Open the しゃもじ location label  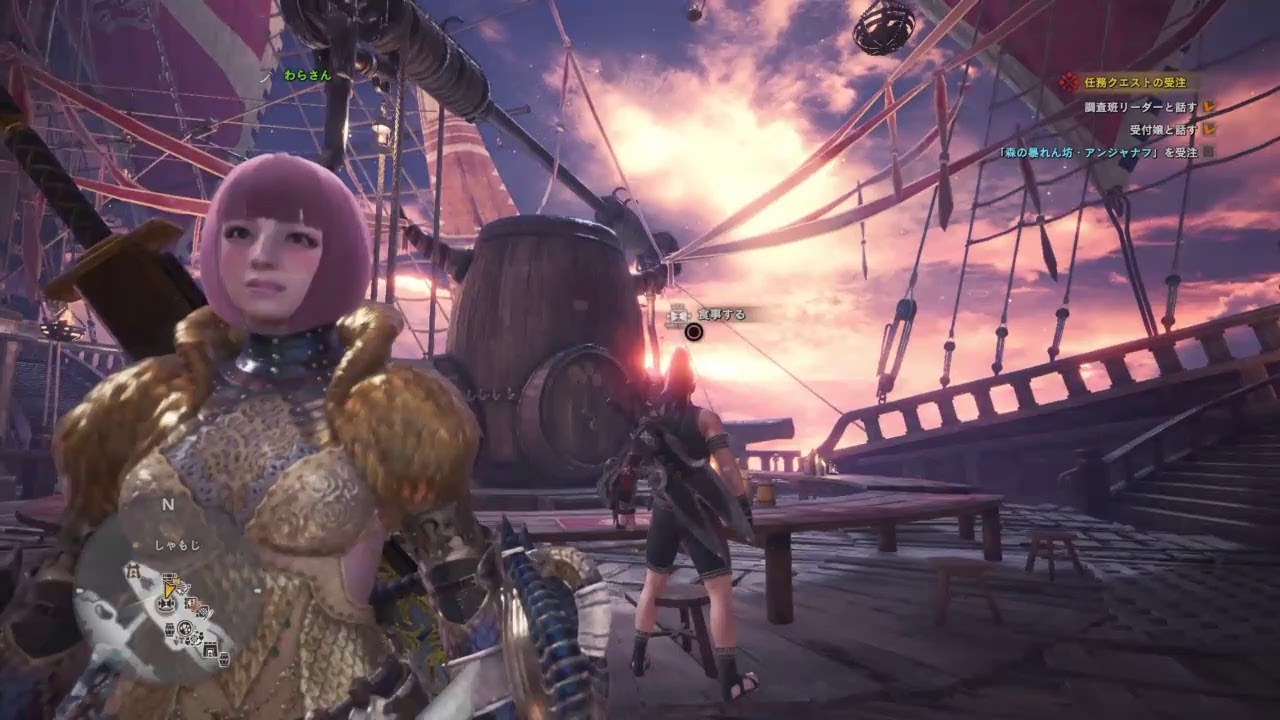coord(178,545)
